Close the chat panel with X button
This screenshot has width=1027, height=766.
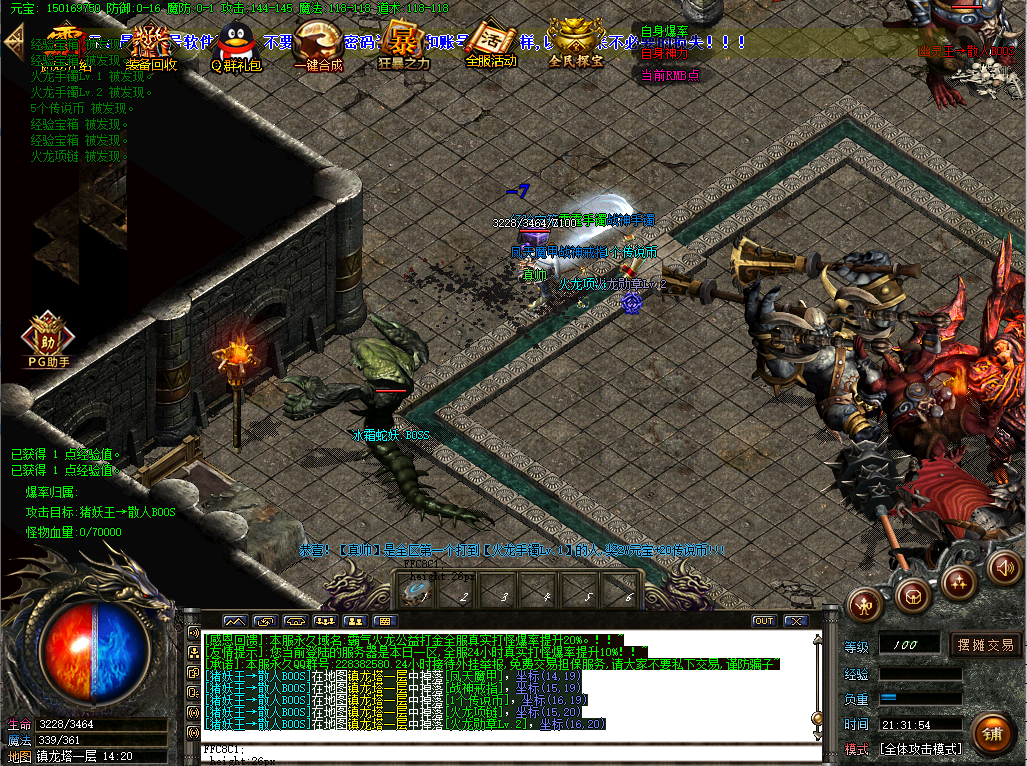[x=795, y=621]
